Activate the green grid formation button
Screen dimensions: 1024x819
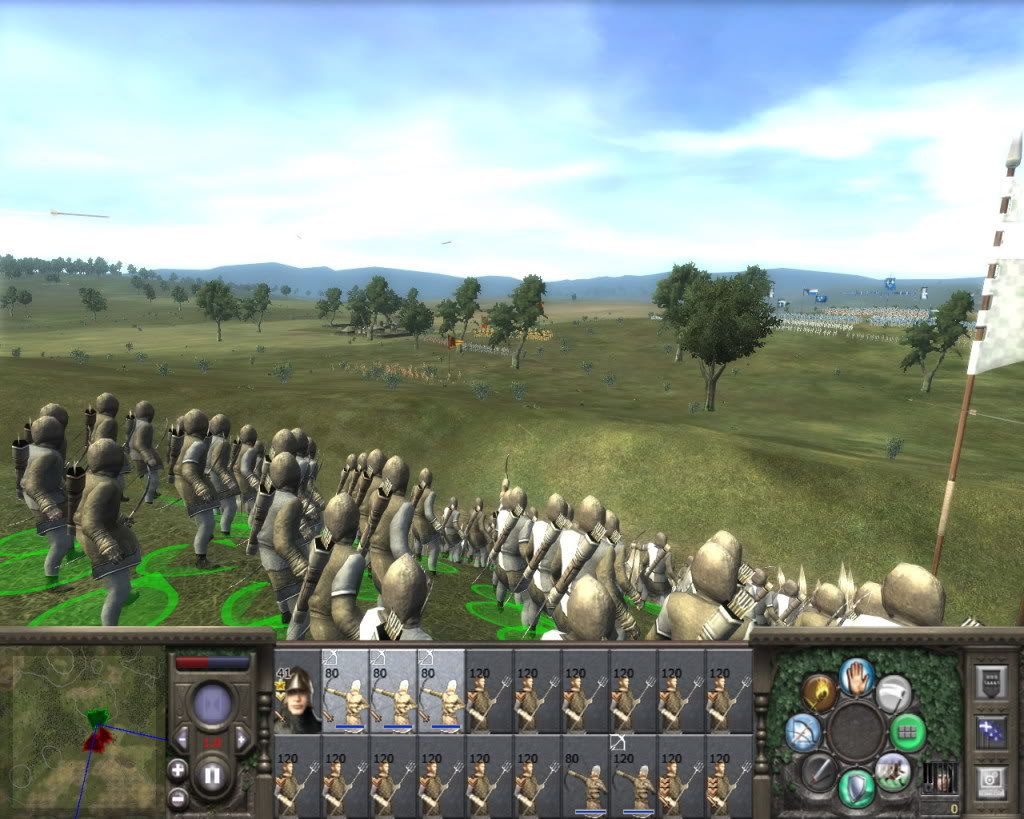click(x=908, y=732)
